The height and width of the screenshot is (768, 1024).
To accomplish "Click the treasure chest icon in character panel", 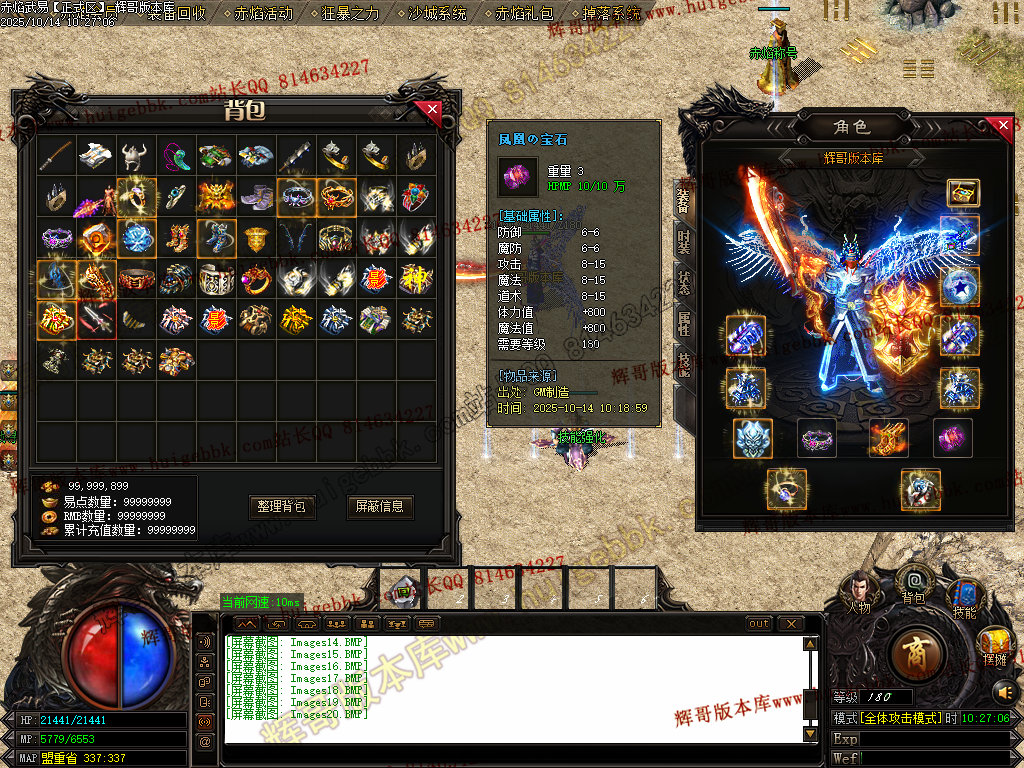I will coord(964,193).
